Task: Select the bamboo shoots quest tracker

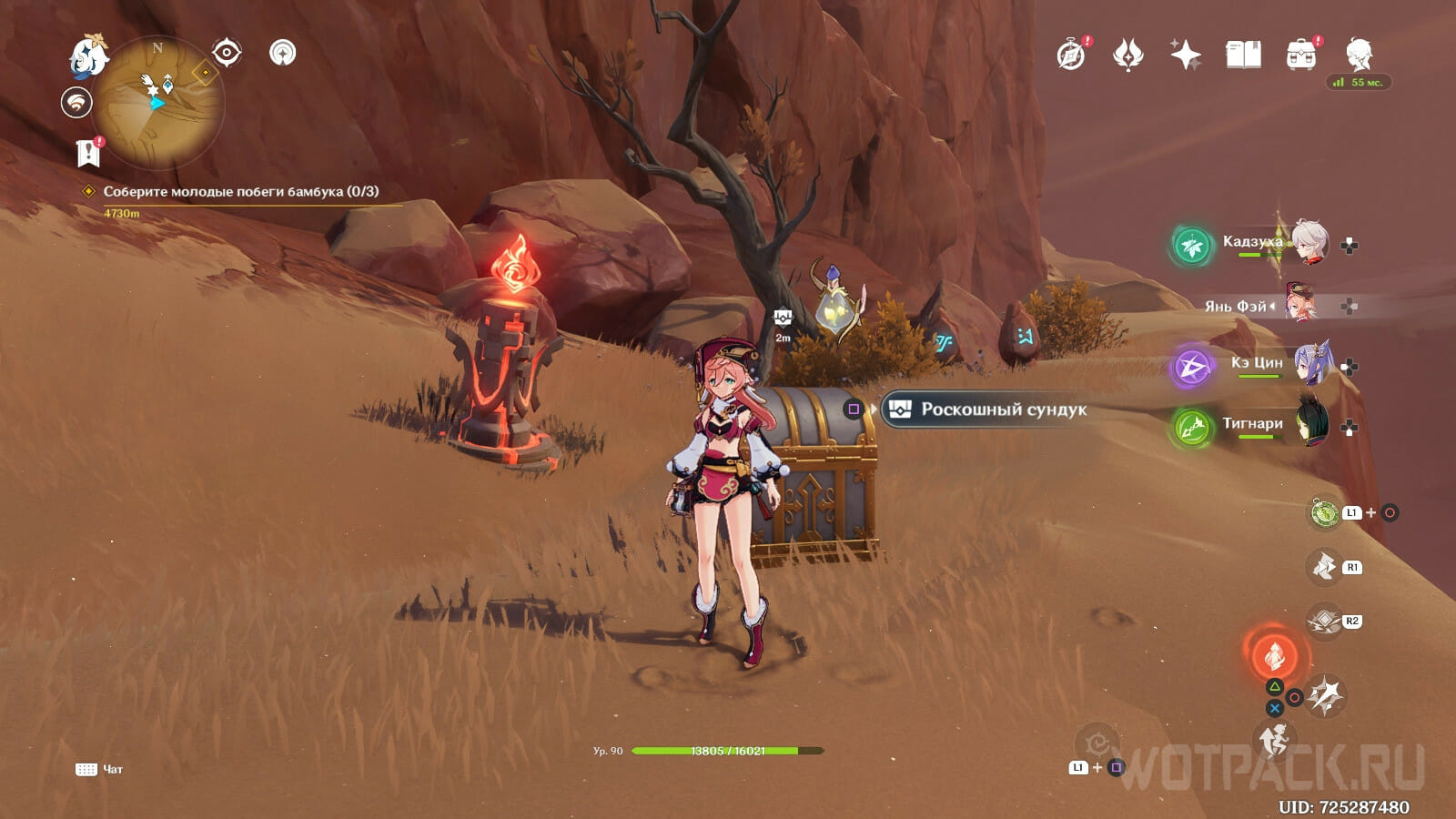Action: pos(240,192)
